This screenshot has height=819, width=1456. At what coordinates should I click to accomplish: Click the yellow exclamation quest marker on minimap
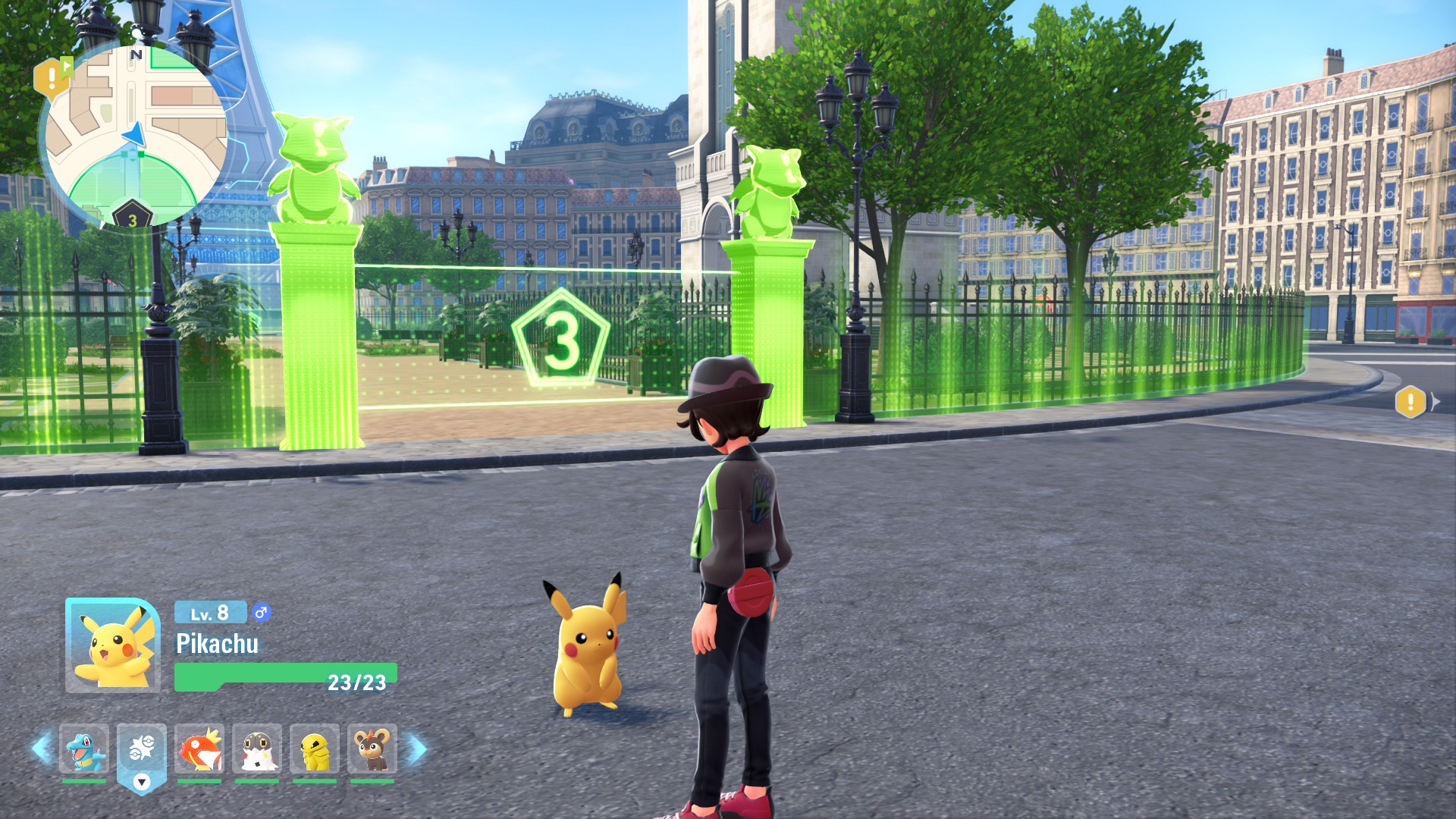(50, 77)
